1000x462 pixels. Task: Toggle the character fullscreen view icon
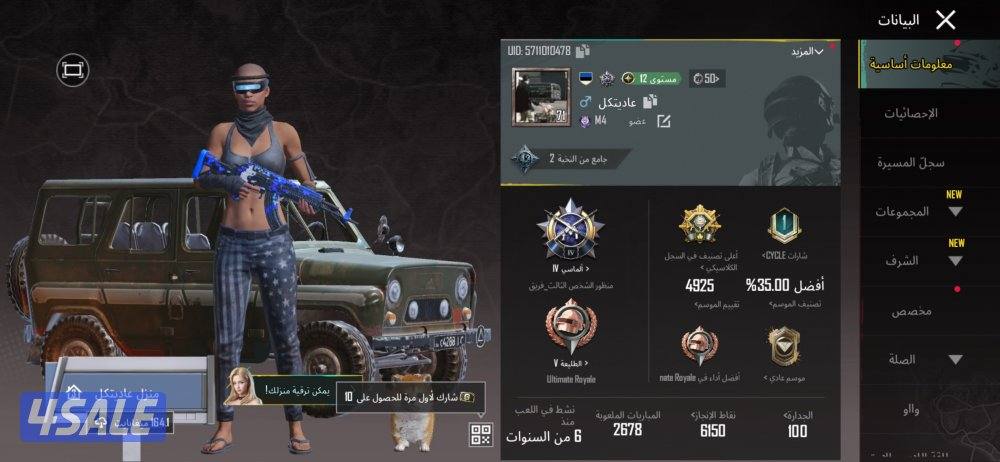(x=72, y=68)
